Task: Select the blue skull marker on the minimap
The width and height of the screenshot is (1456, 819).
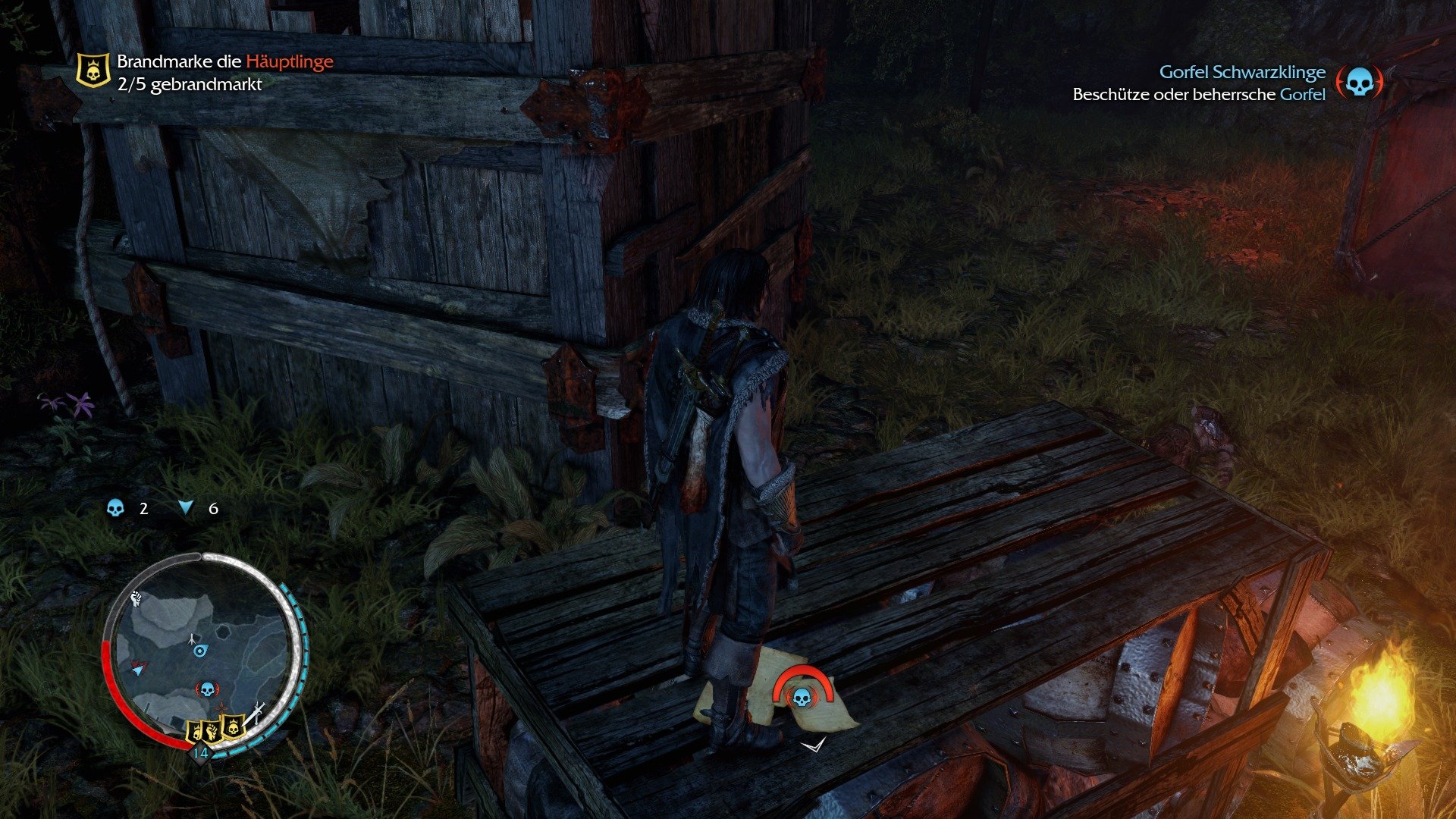Action: click(207, 689)
